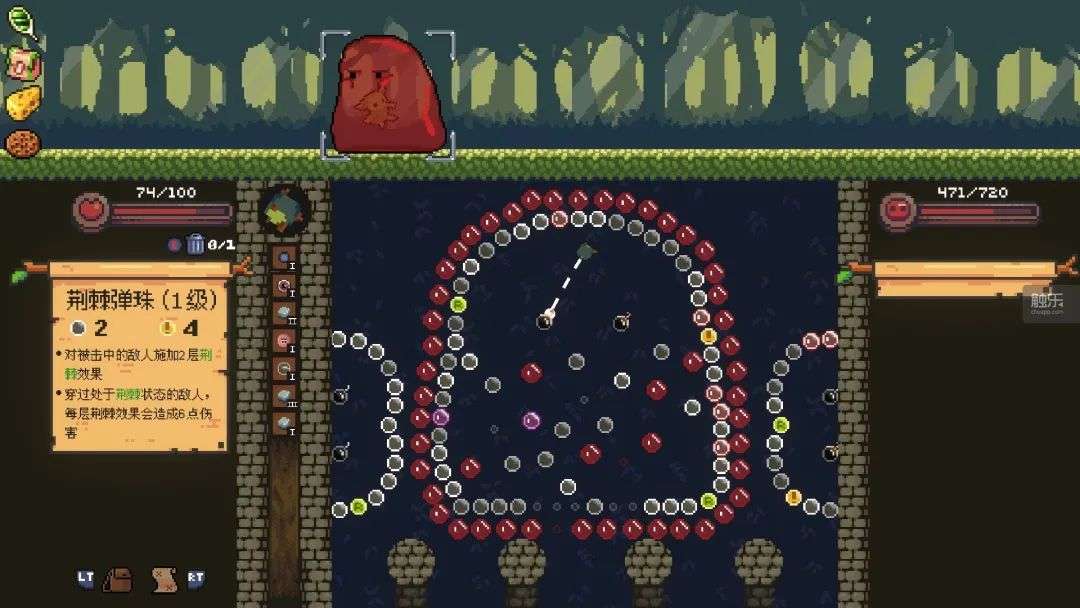Open the orb bag satchel
The image size is (1080, 608).
click(118, 578)
